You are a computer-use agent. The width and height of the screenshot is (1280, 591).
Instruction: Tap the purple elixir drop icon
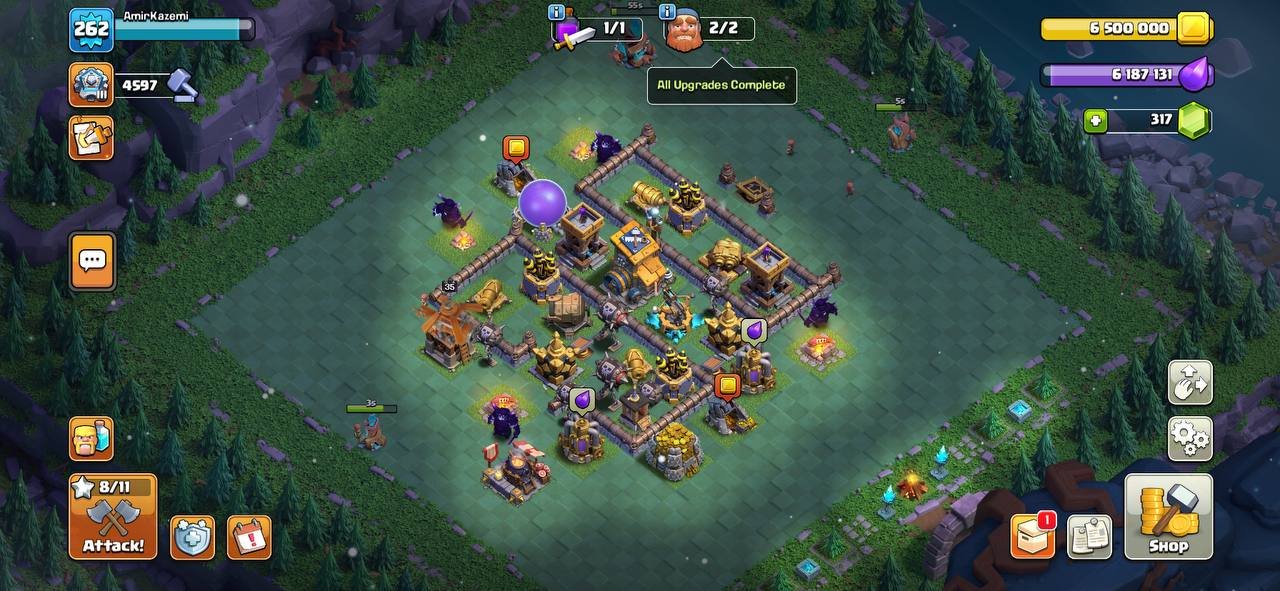(1194, 75)
